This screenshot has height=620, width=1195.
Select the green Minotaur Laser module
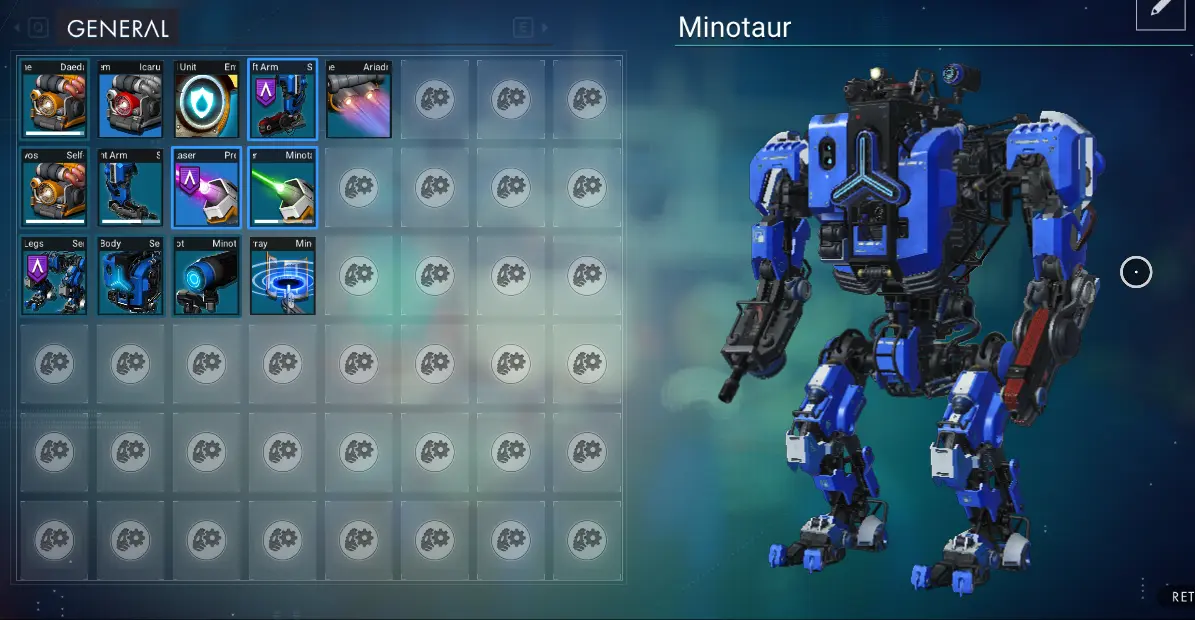(283, 187)
